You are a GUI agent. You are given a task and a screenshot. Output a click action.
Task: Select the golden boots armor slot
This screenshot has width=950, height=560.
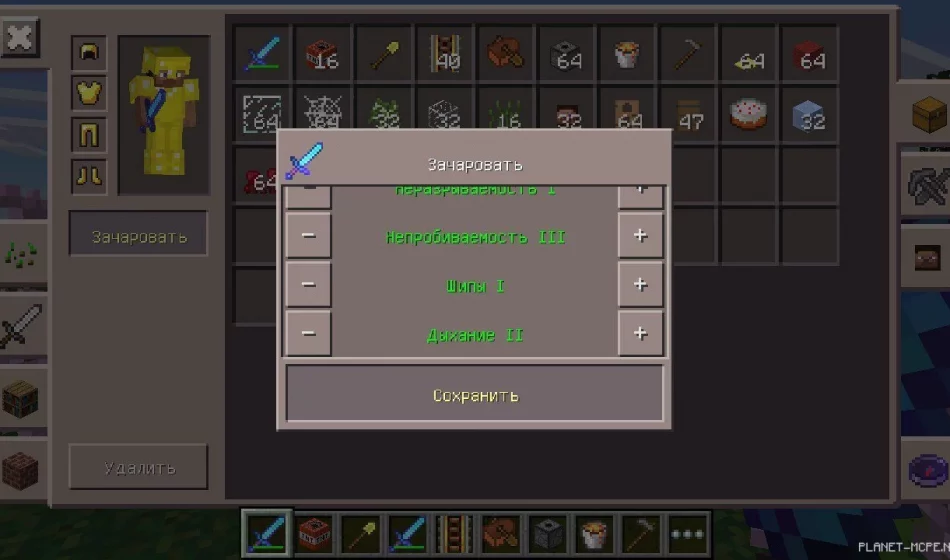[89, 176]
